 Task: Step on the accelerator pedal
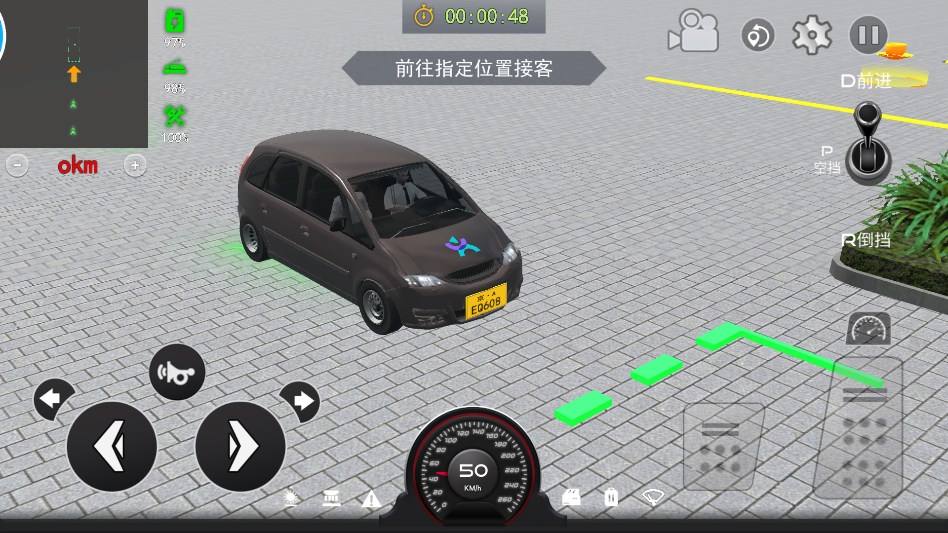click(858, 428)
